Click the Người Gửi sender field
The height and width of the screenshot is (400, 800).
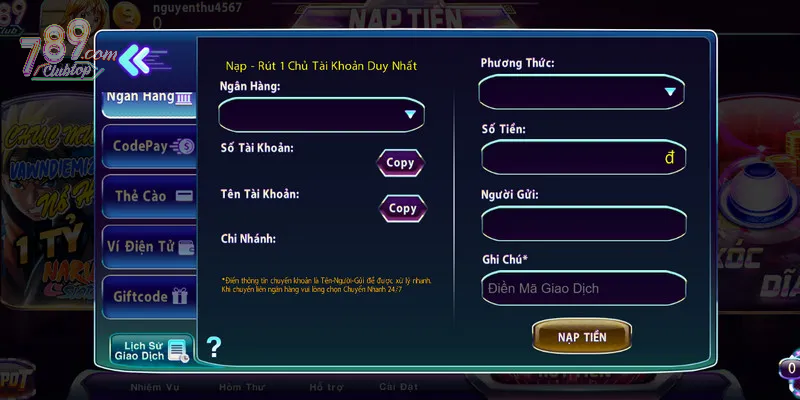point(582,223)
